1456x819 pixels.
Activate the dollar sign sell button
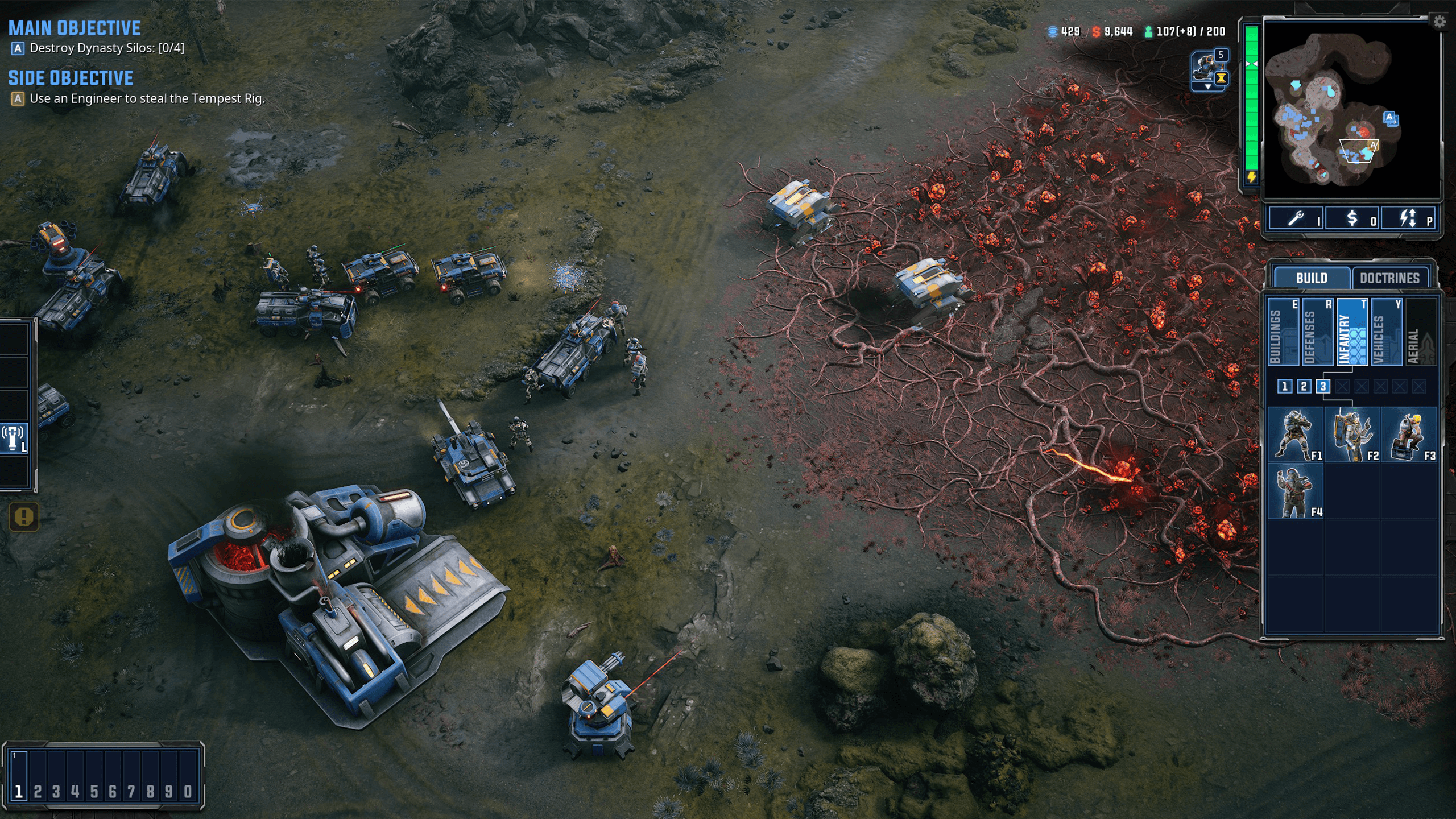(x=1352, y=218)
